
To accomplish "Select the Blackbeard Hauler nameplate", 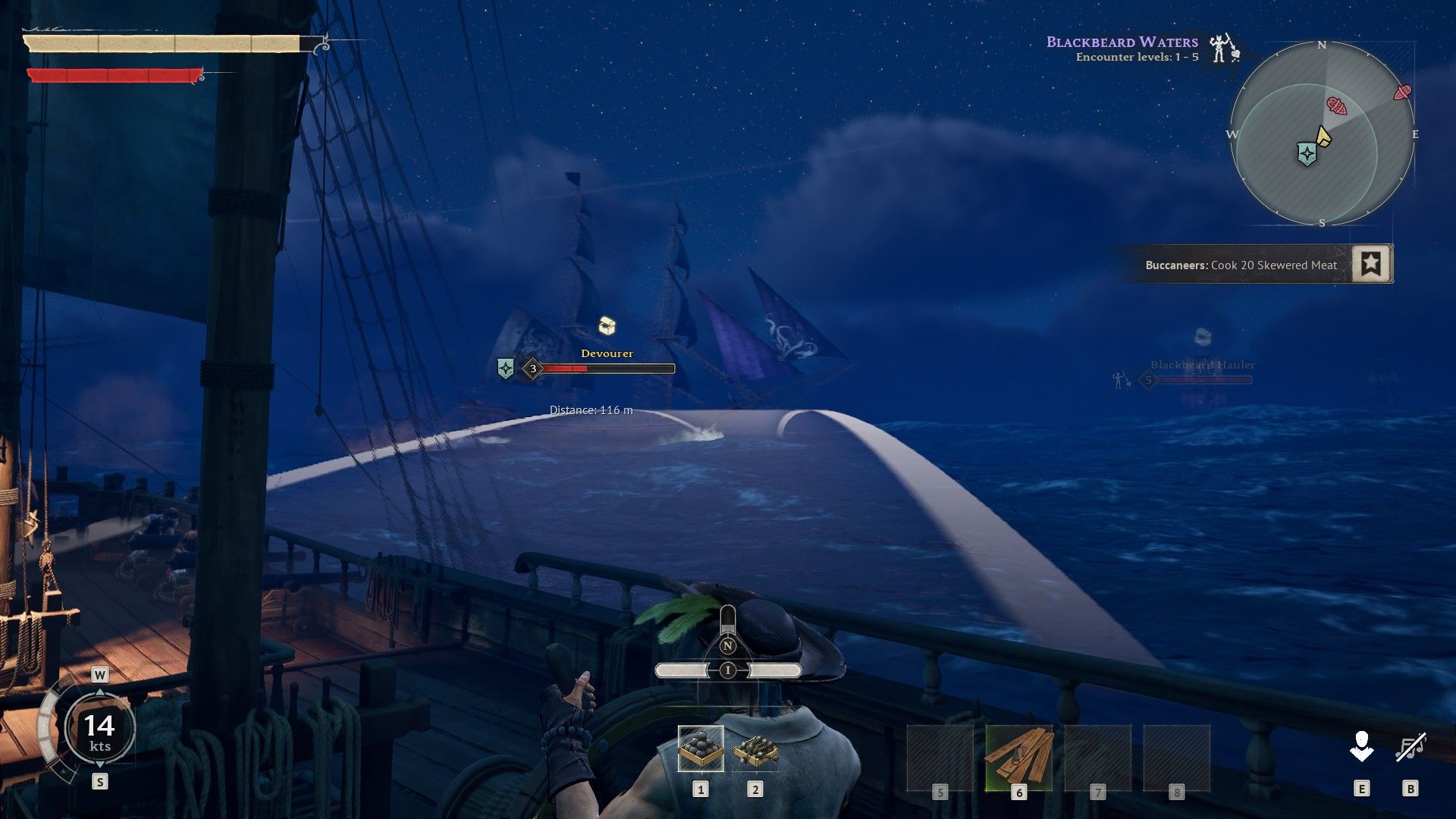I will click(x=1202, y=365).
